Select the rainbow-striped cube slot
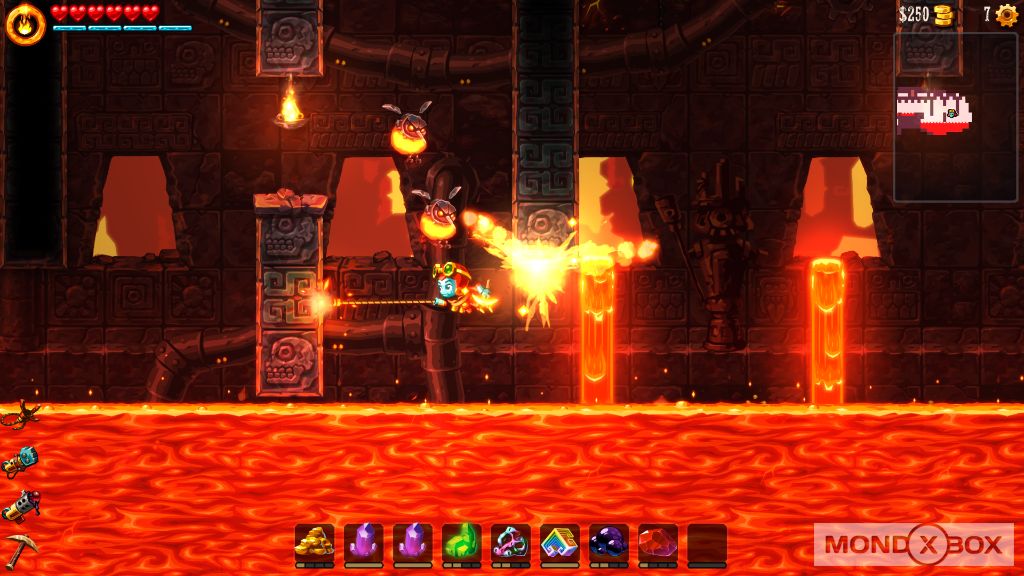1024x576 pixels. pyautogui.click(x=559, y=543)
